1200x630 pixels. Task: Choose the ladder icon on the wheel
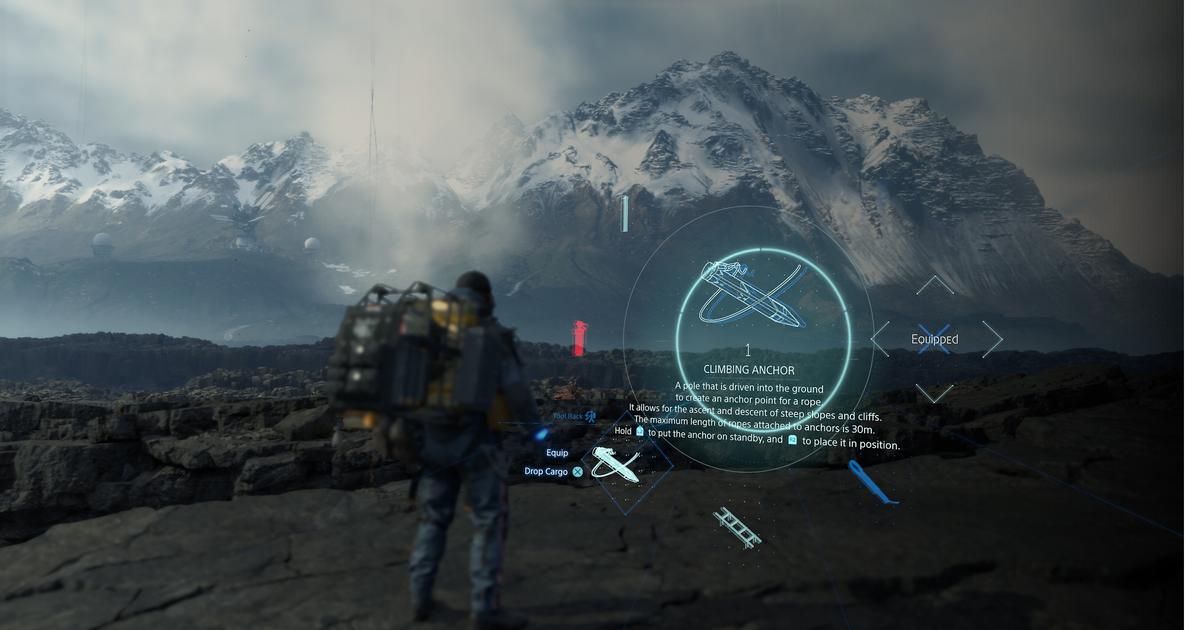[x=737, y=527]
